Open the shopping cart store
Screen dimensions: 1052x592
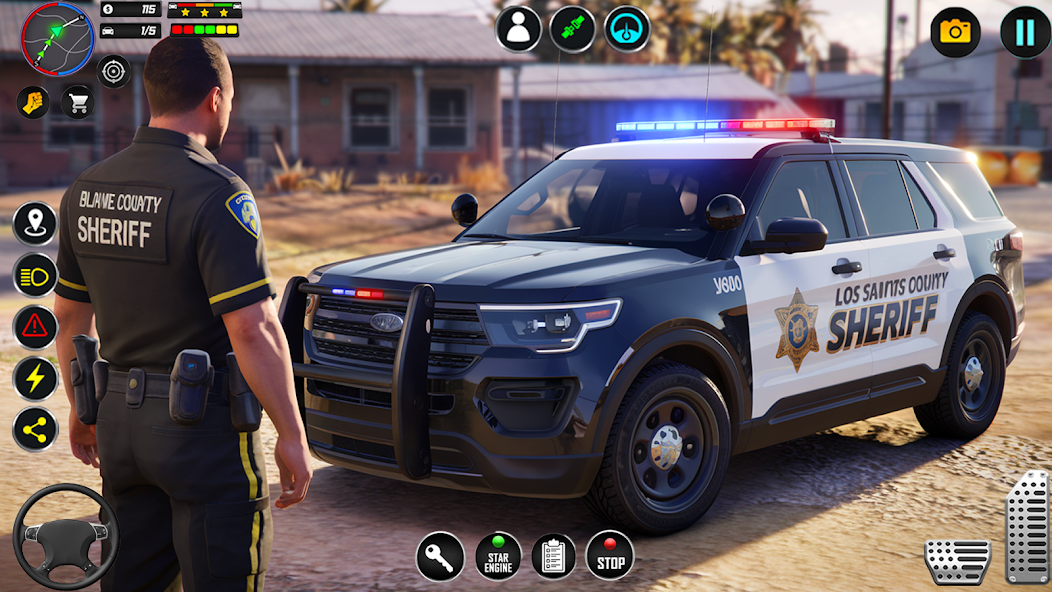coord(78,102)
